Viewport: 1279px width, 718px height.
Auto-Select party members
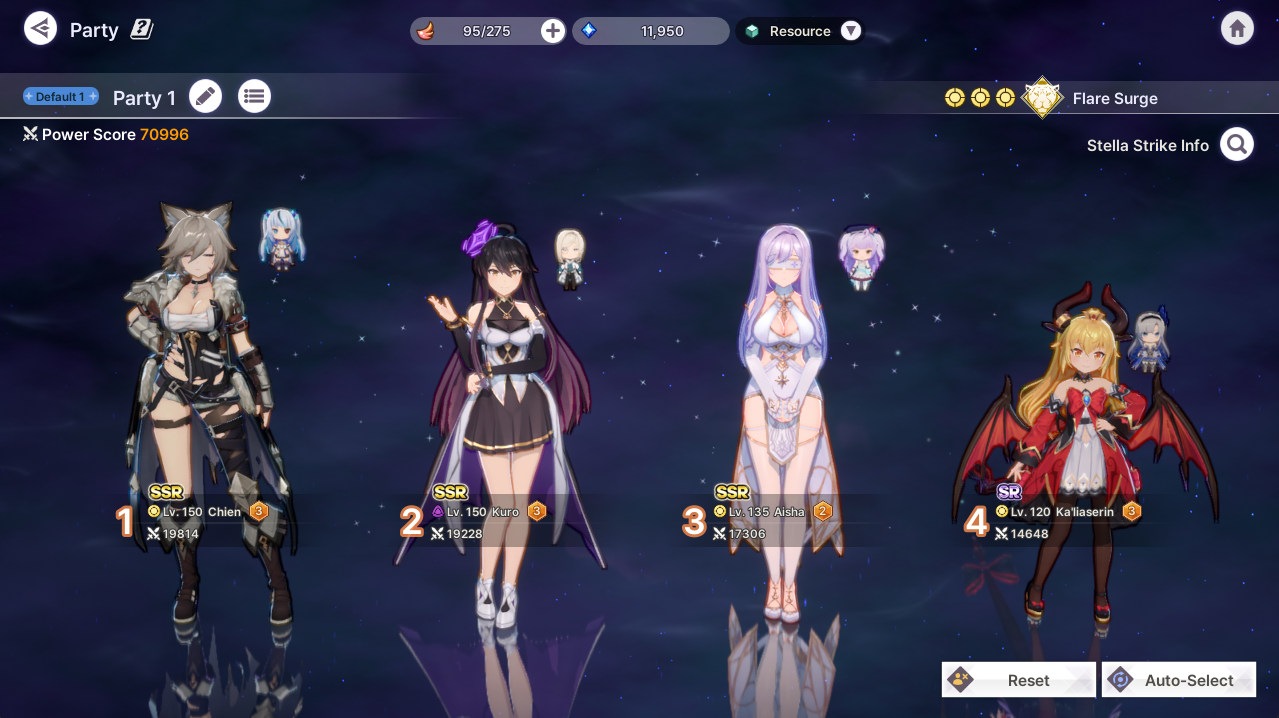pos(1179,680)
